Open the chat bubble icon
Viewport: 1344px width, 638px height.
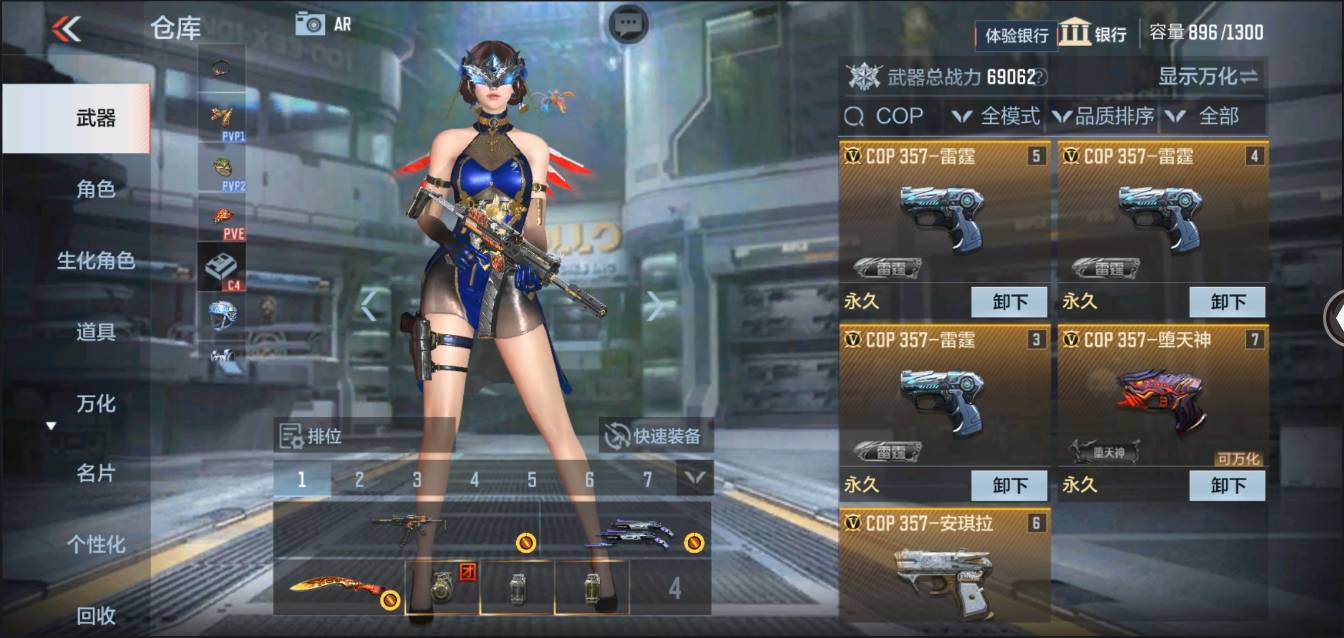[628, 24]
